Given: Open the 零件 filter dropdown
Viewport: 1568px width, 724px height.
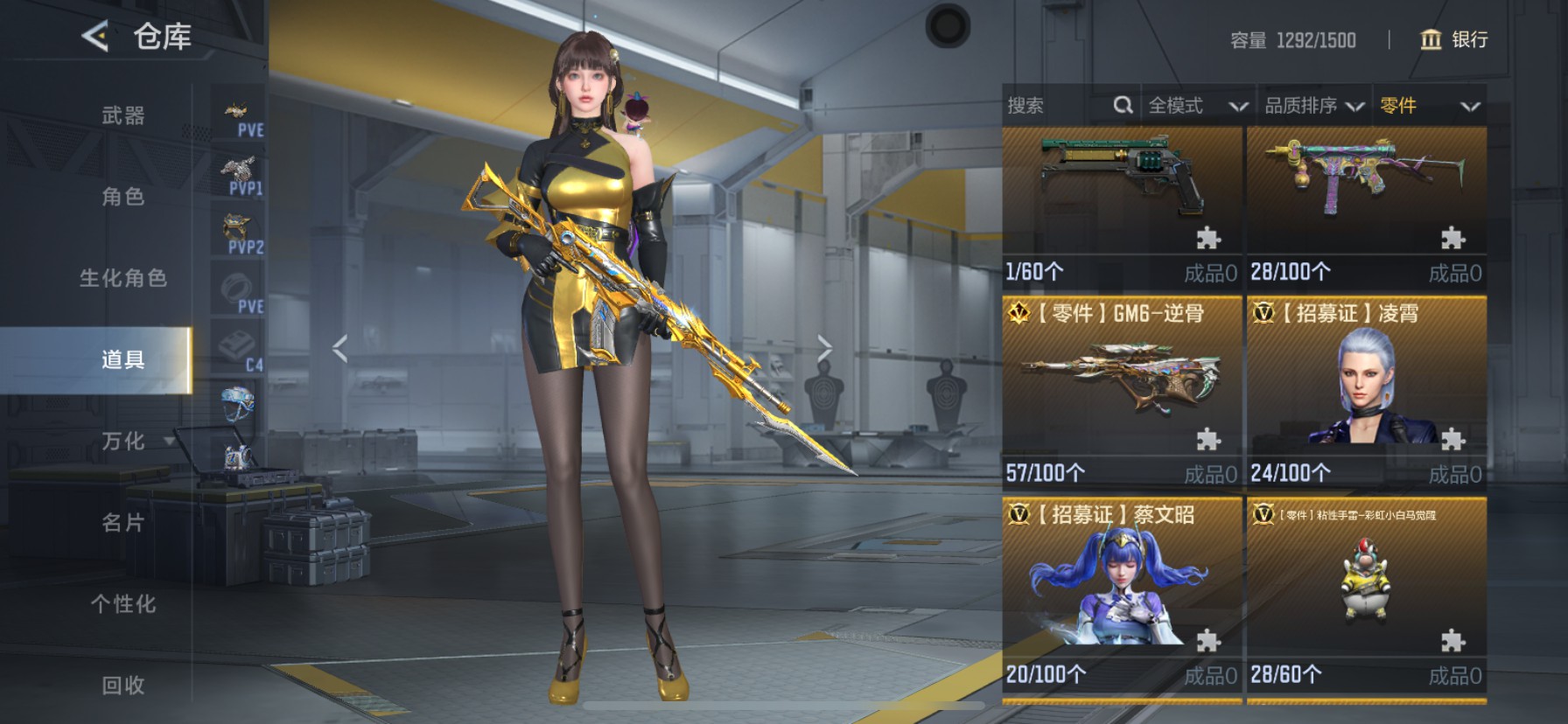Looking at the screenshot, I should coord(1430,106).
